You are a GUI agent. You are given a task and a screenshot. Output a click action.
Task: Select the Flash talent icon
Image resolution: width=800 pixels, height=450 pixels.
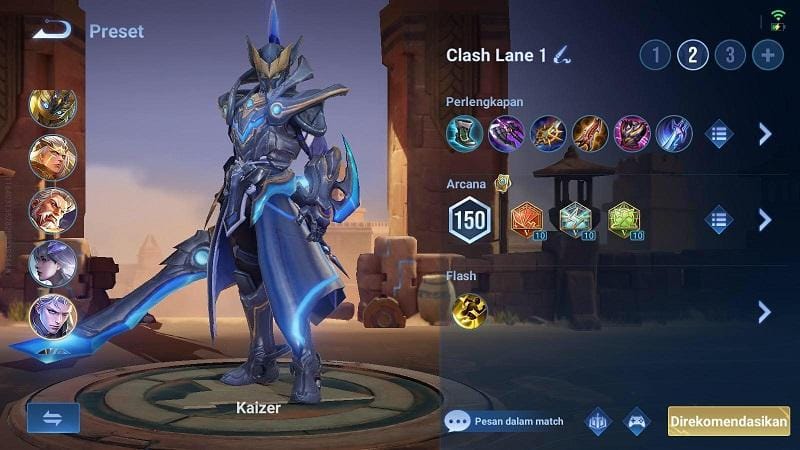(469, 311)
